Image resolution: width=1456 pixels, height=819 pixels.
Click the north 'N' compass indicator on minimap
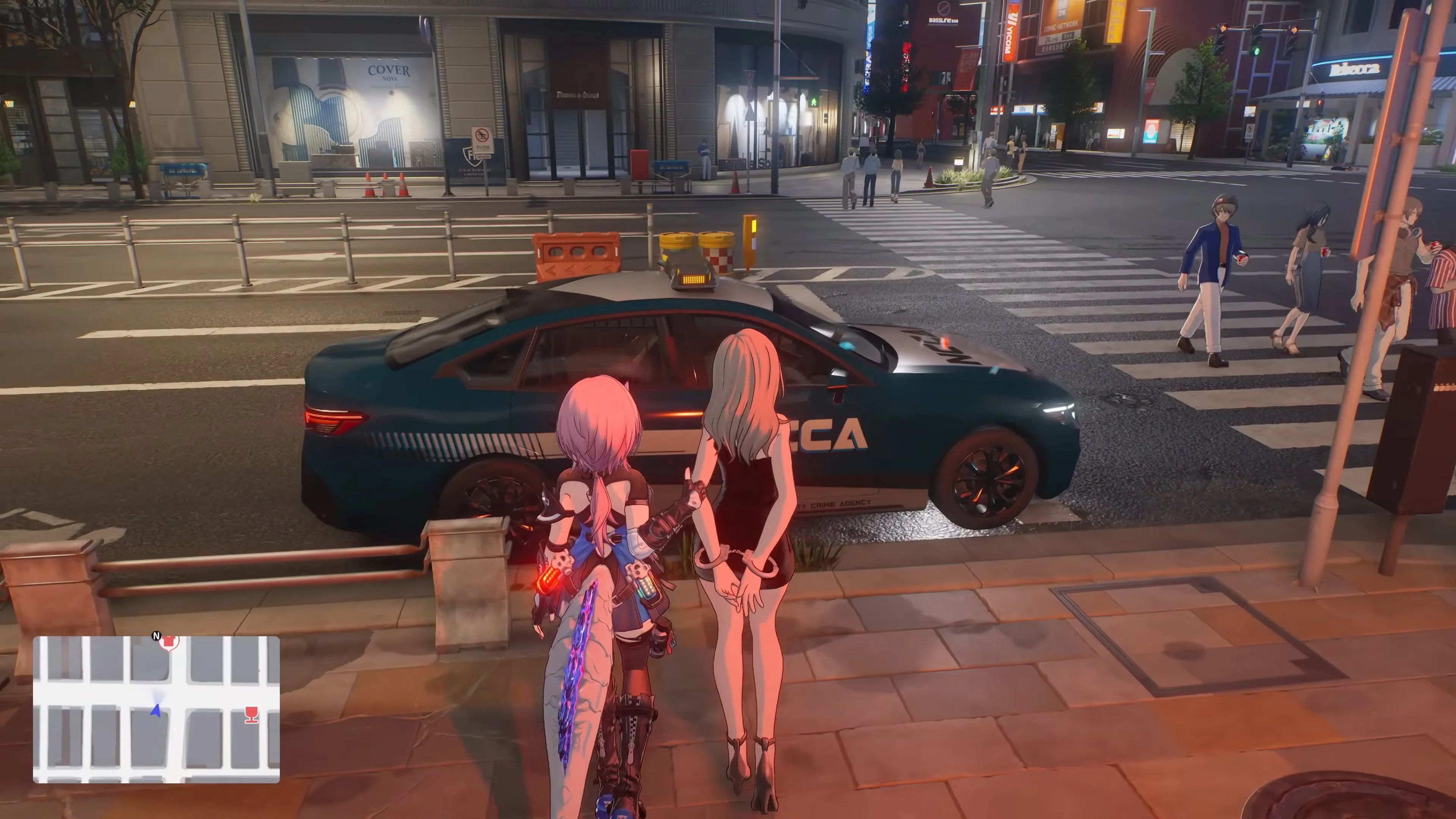157,635
